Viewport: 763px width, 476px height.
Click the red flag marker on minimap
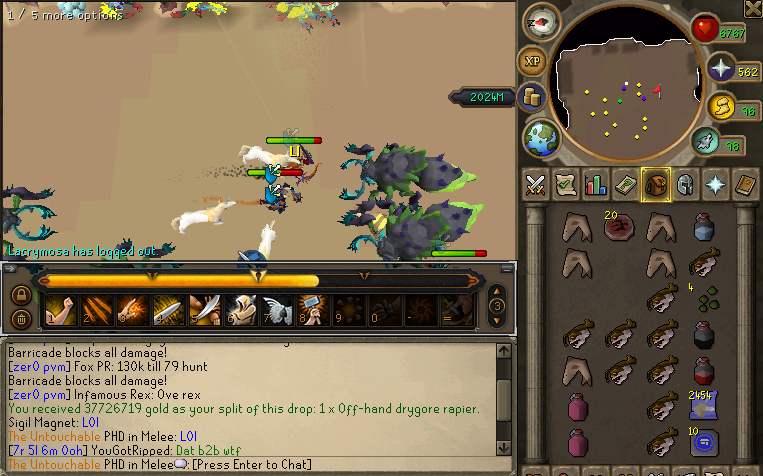[657, 91]
